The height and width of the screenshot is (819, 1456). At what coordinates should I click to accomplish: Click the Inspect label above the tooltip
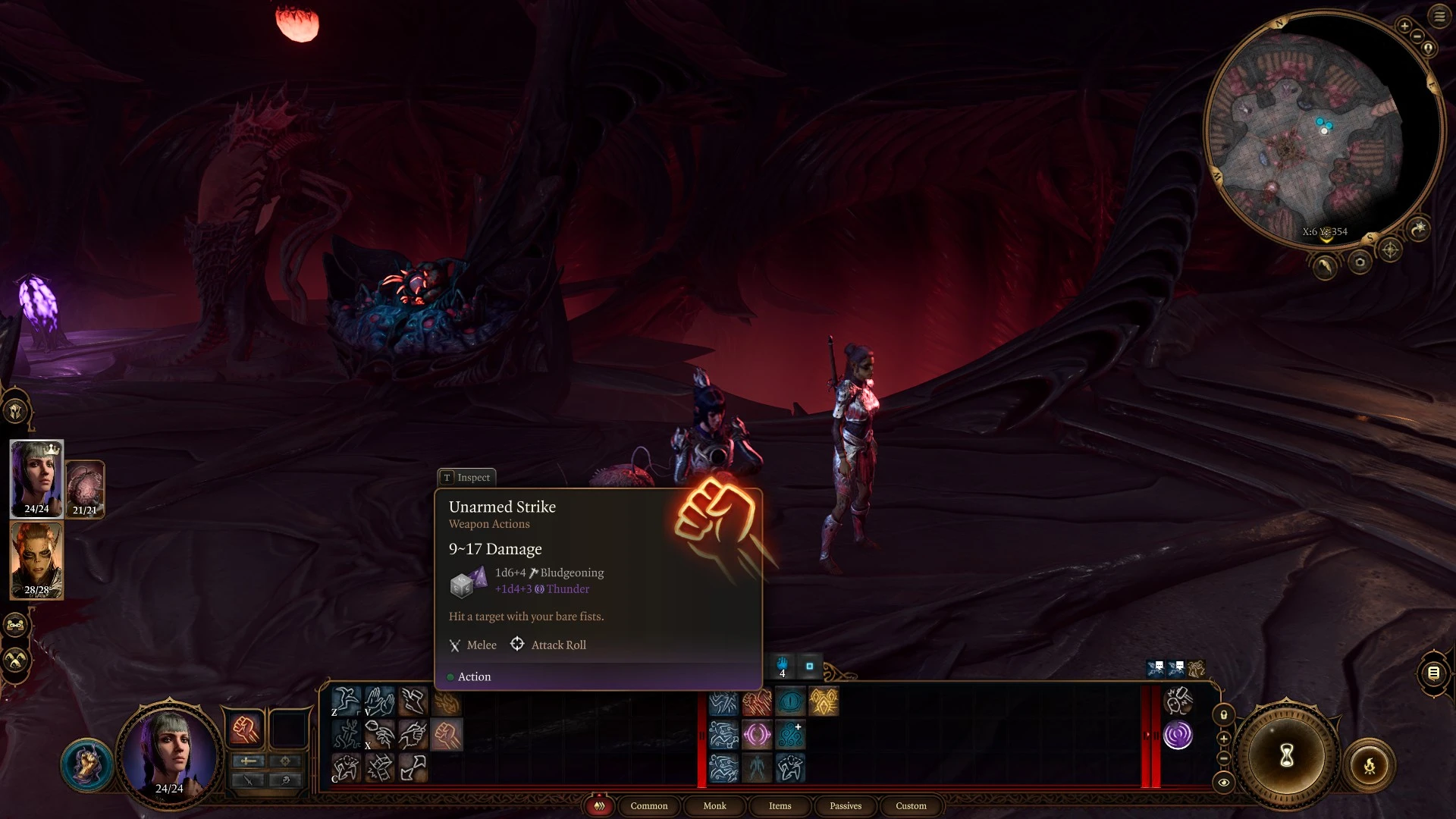point(466,477)
